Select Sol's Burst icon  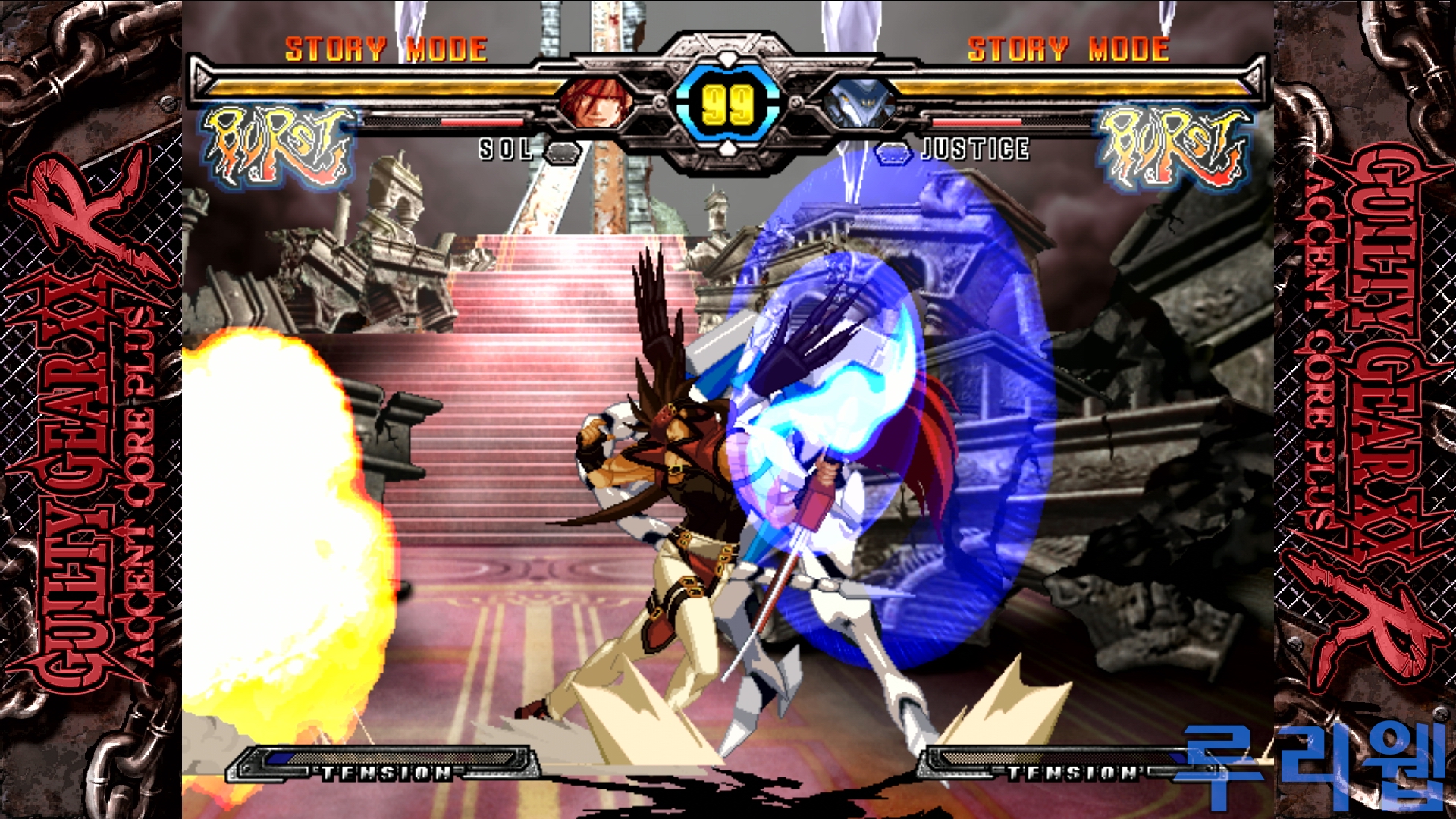[x=278, y=147]
